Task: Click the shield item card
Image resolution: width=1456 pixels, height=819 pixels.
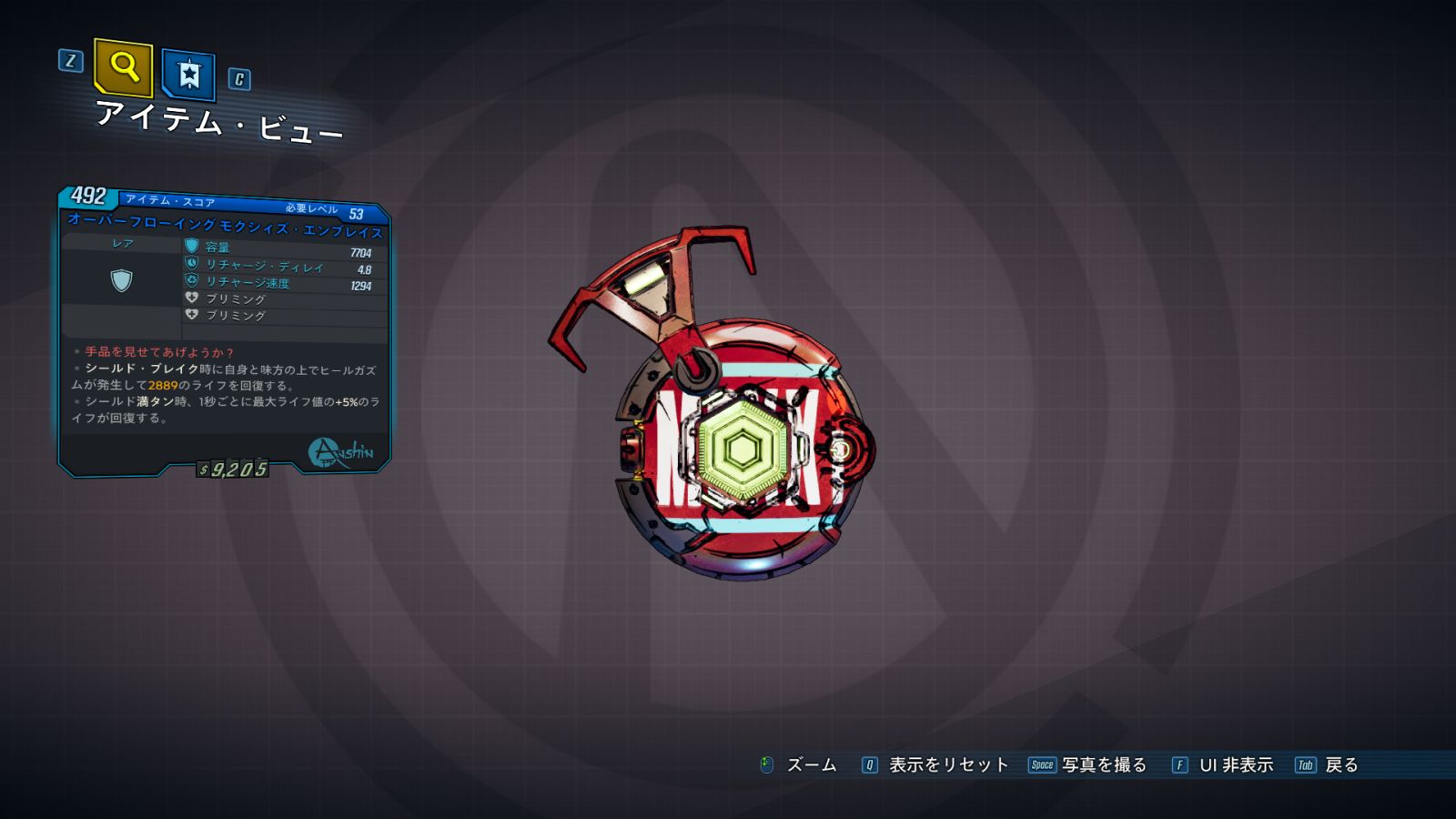Action: [x=224, y=332]
